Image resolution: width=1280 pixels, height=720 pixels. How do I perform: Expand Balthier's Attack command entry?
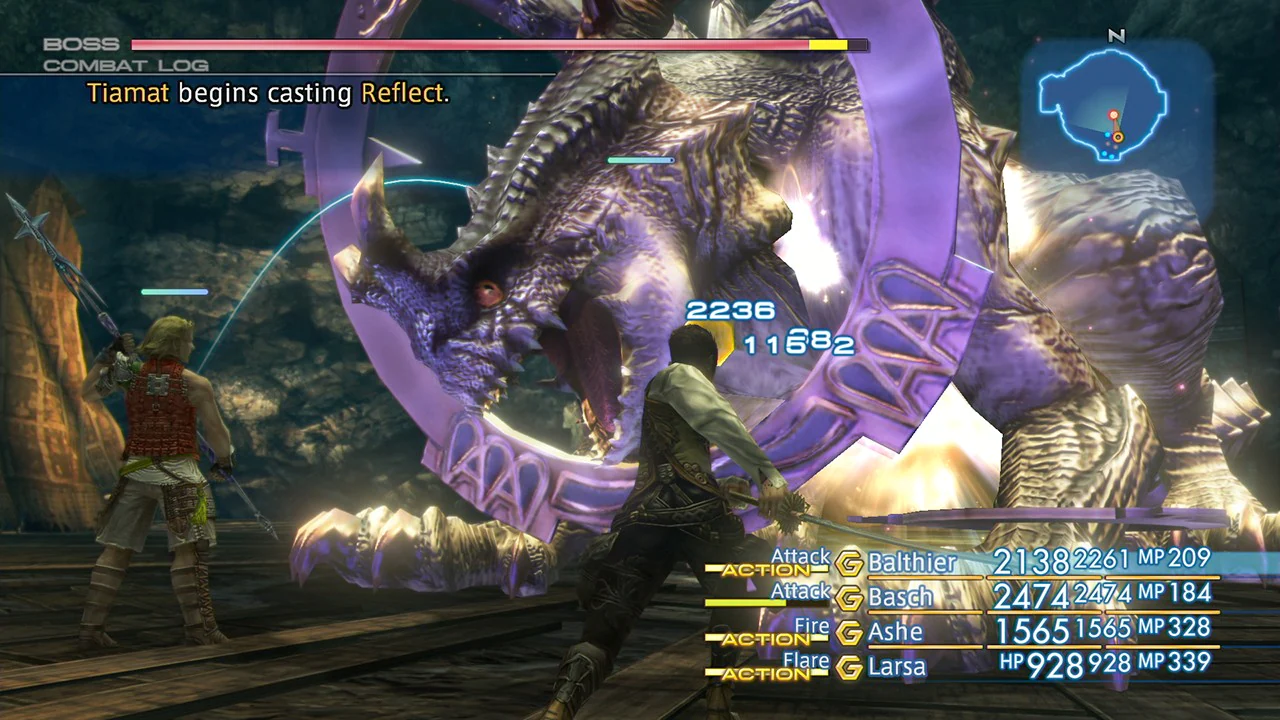[x=801, y=557]
